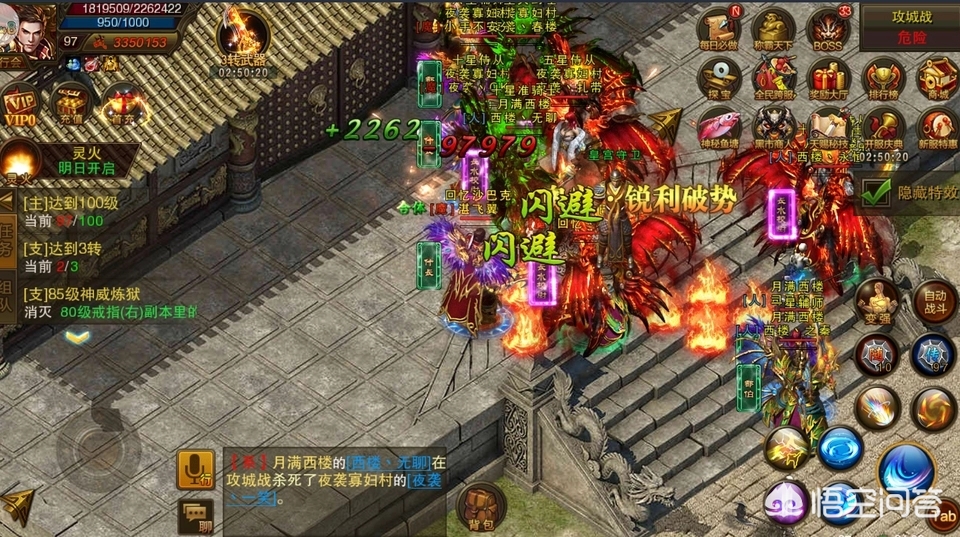
Task: Open the 充值 recharge treasure chest
Action: click(72, 103)
